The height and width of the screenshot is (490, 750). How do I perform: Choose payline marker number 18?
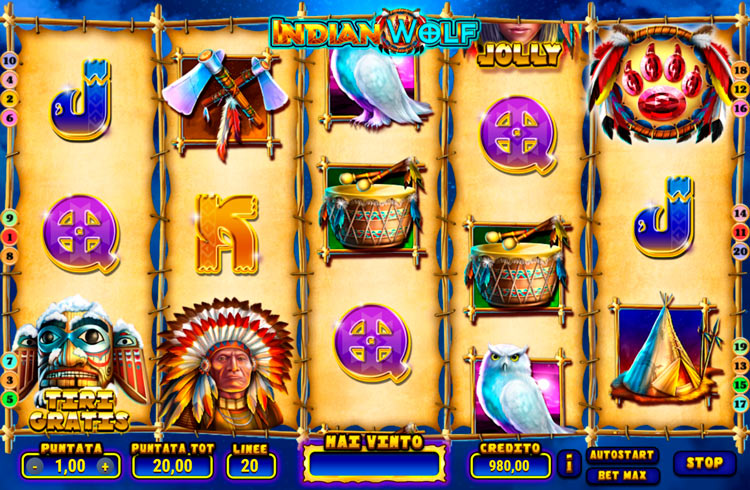tap(741, 69)
